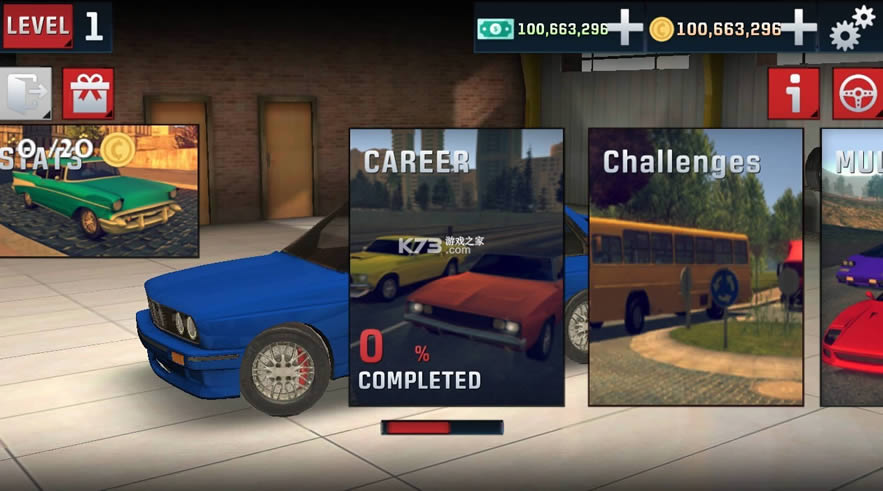Open the red steering wheel button
The height and width of the screenshot is (491, 883).
(x=858, y=94)
